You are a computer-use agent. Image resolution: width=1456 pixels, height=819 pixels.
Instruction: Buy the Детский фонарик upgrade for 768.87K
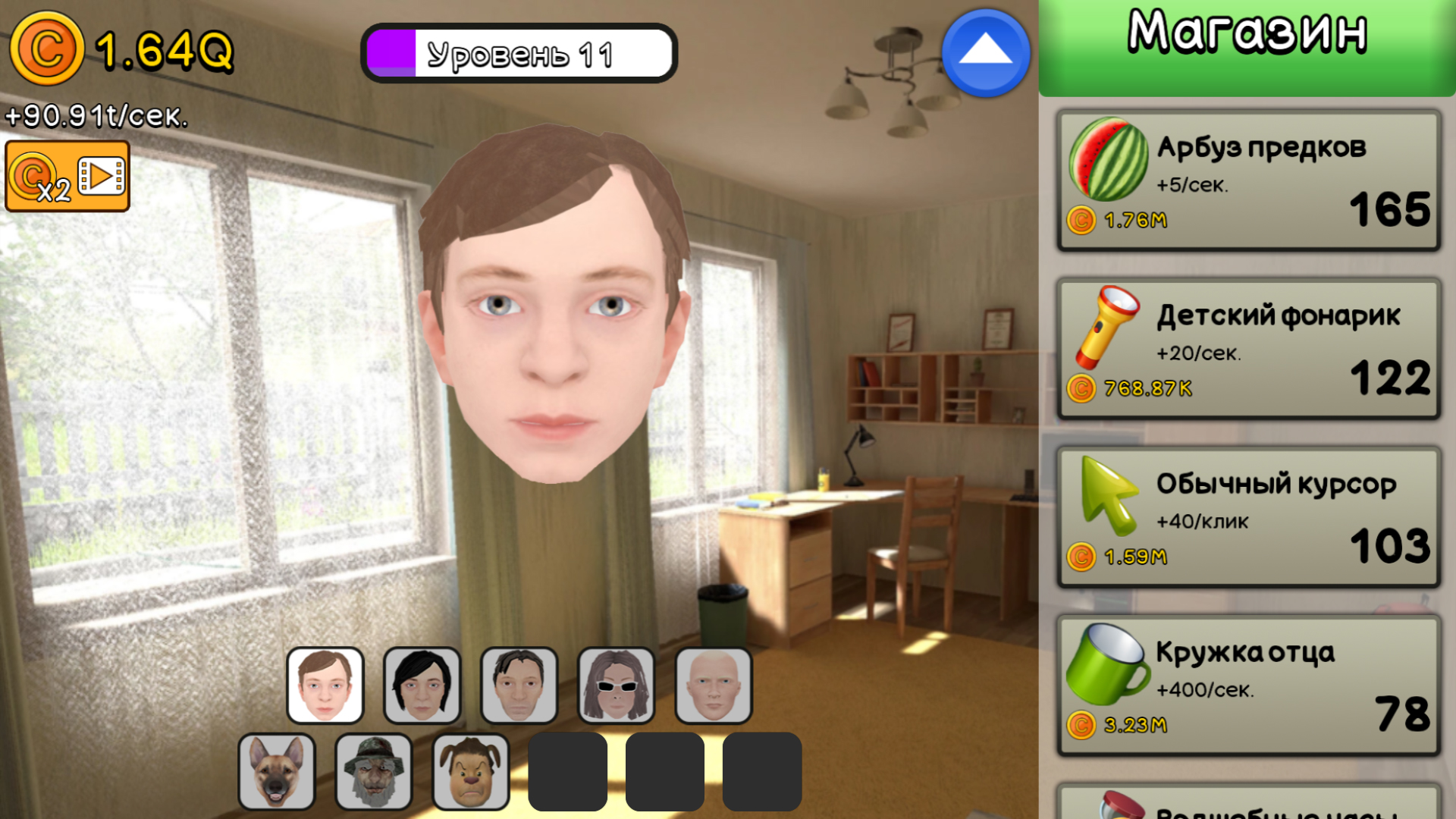pos(1247,349)
